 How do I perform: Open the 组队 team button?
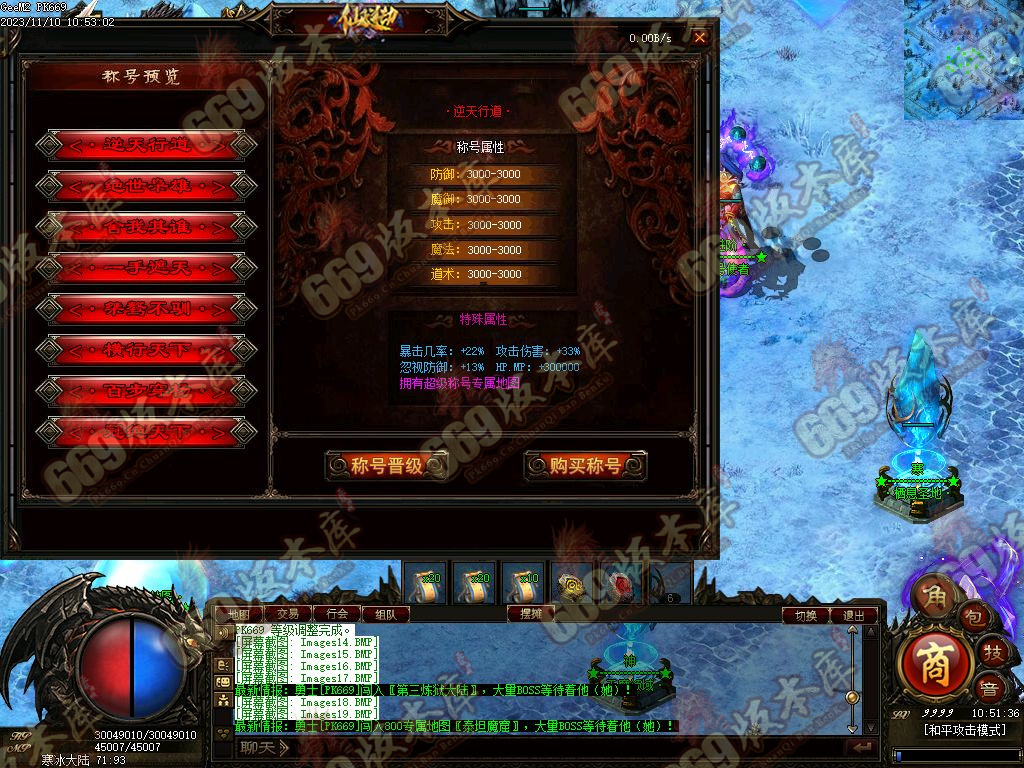pos(385,614)
